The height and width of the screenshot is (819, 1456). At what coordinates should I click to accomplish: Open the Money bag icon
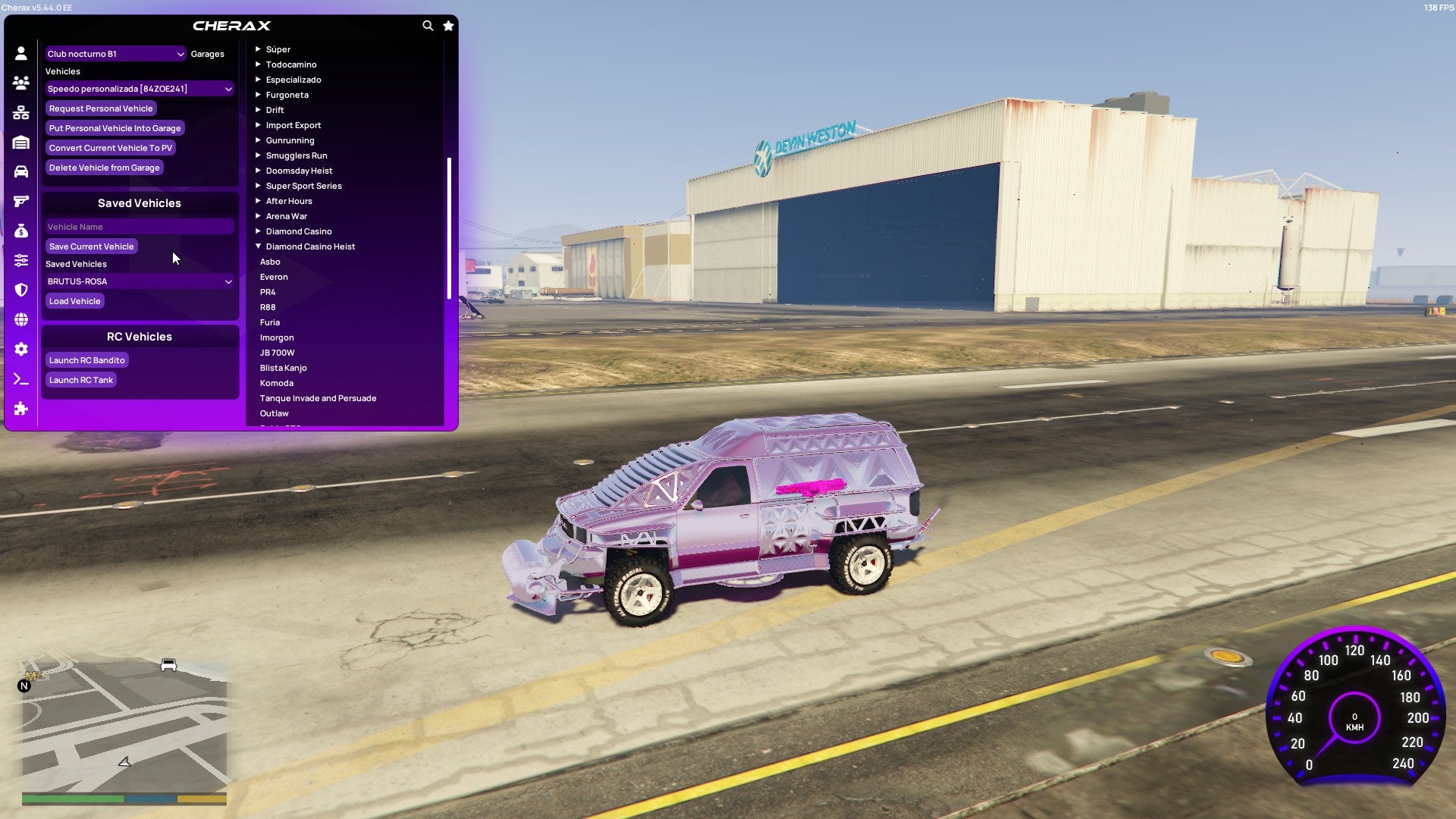click(x=20, y=230)
